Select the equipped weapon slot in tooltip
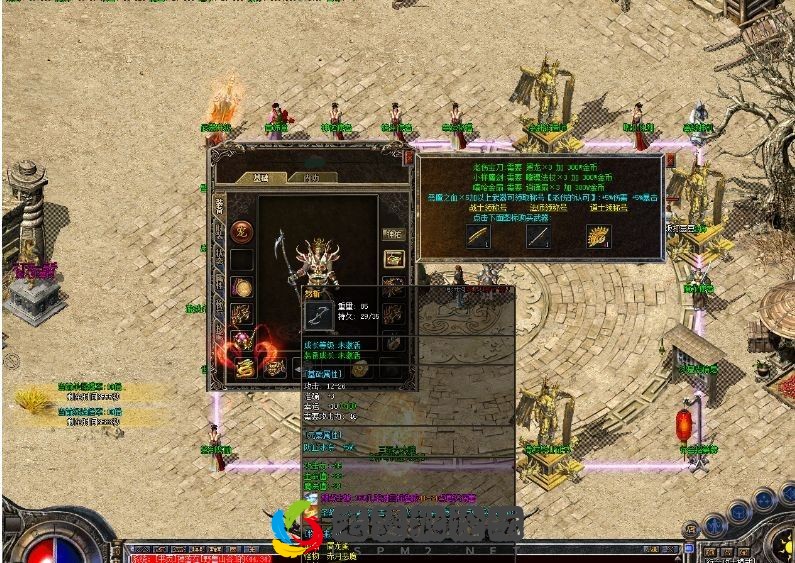Screen dimensions: 795x563 coord(319,313)
